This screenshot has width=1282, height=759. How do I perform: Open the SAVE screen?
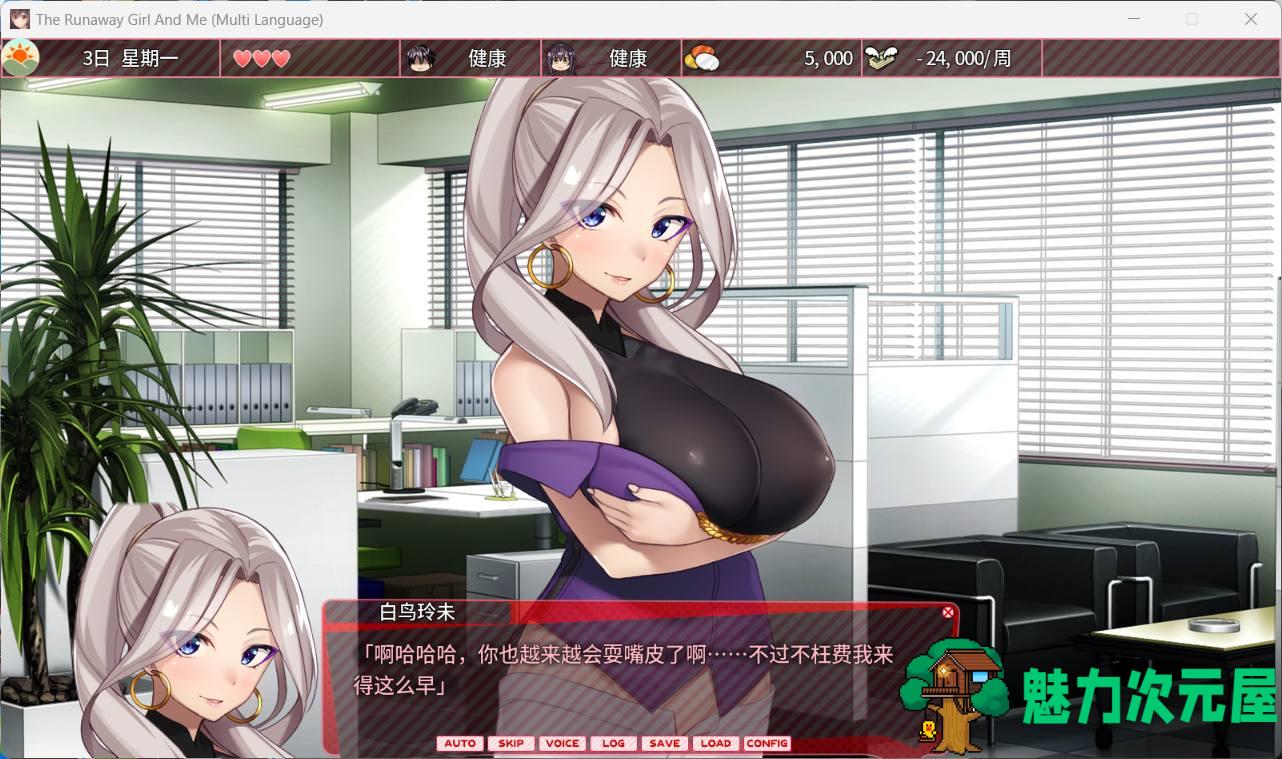click(664, 743)
